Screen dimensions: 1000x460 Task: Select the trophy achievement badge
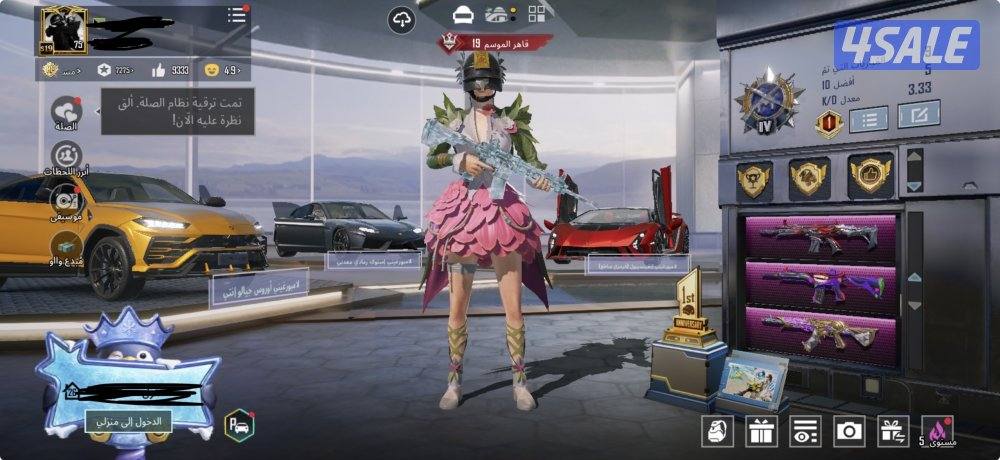755,180
